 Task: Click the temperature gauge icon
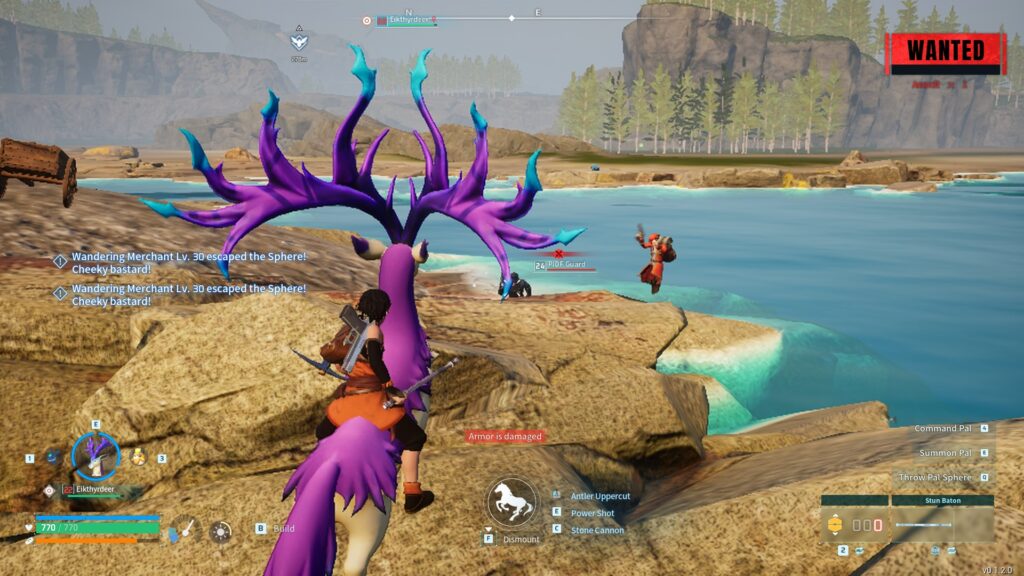(x=184, y=530)
